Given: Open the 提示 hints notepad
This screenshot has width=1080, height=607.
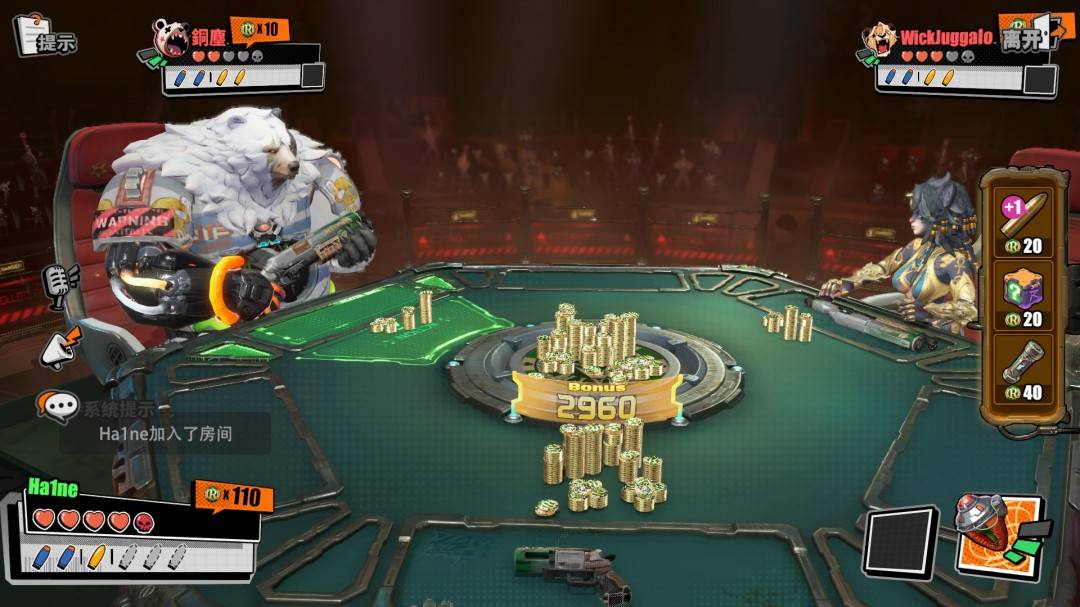Looking at the screenshot, I should pyautogui.click(x=43, y=36).
